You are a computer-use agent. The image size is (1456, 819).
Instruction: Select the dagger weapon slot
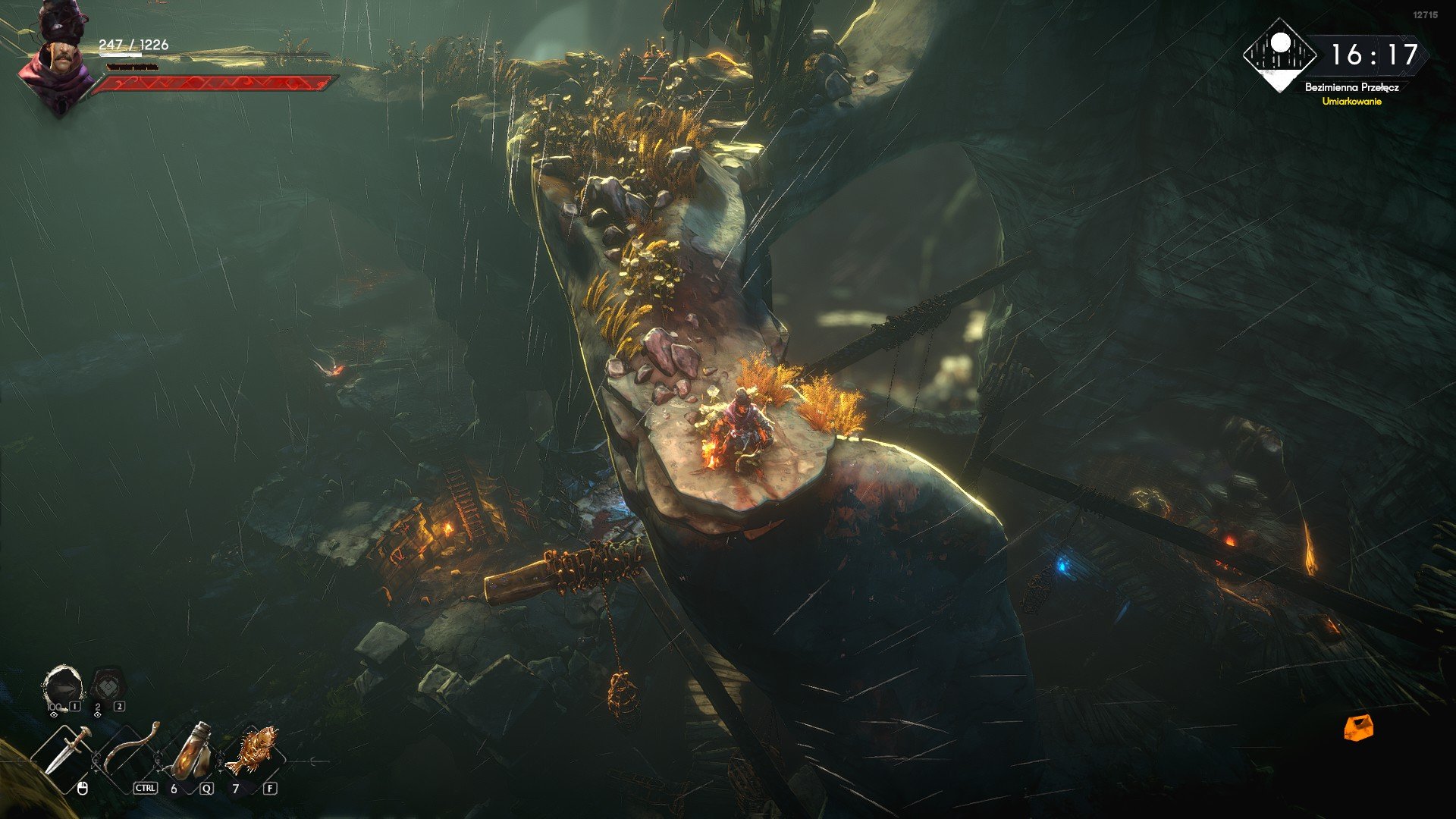pos(67,752)
